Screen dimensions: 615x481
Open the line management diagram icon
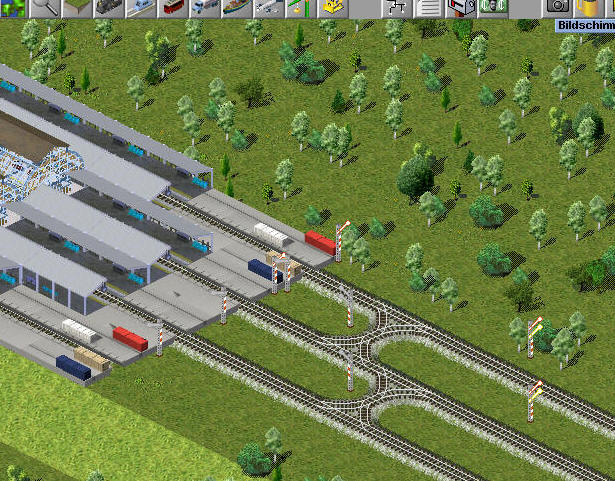pos(396,7)
